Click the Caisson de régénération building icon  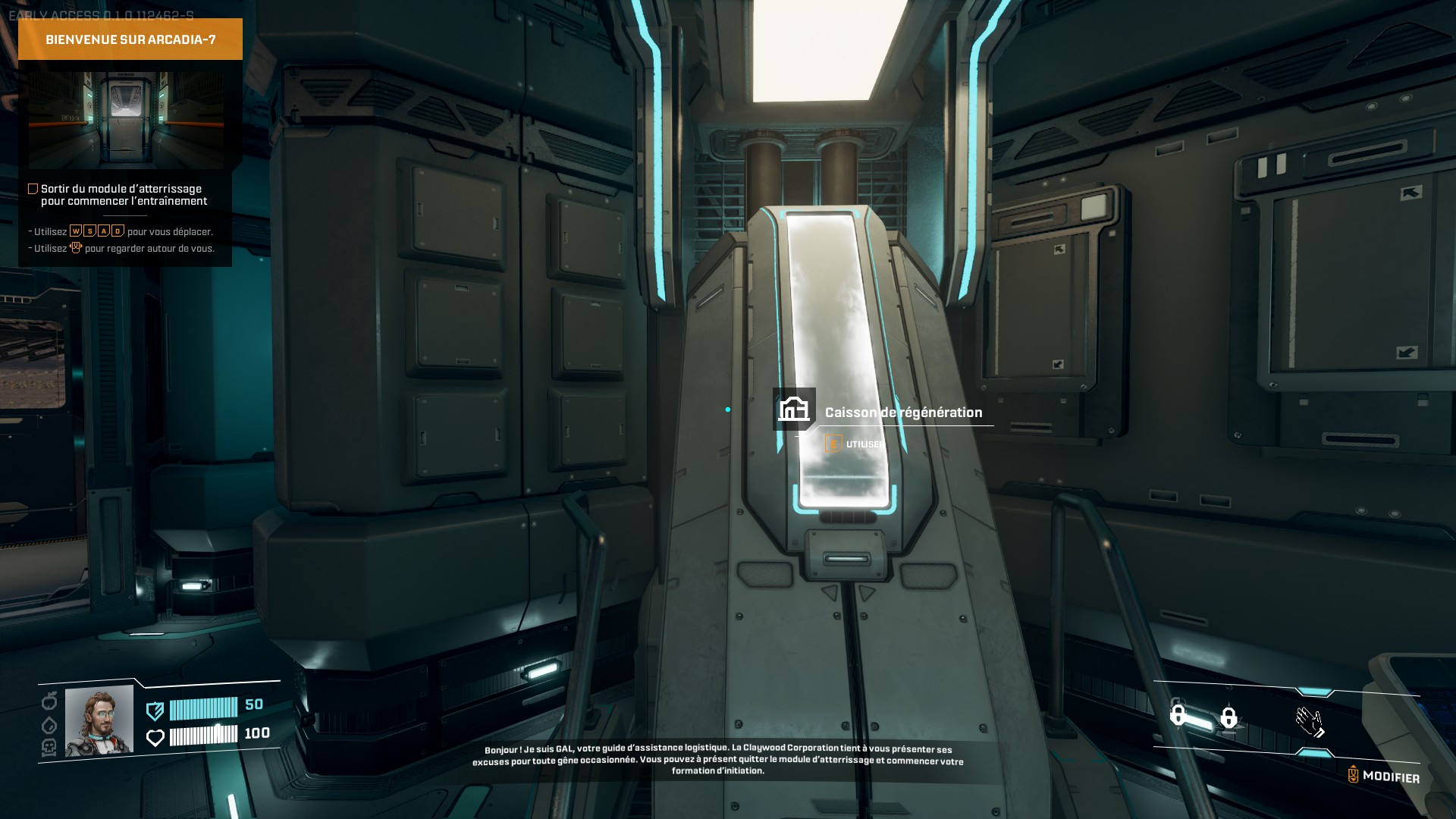tap(794, 409)
